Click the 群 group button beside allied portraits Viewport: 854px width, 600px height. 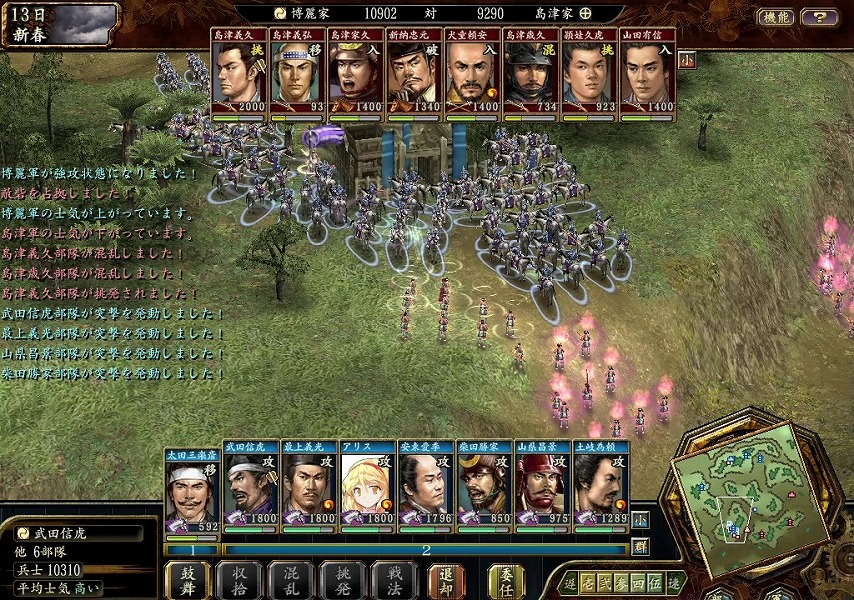tap(640, 547)
